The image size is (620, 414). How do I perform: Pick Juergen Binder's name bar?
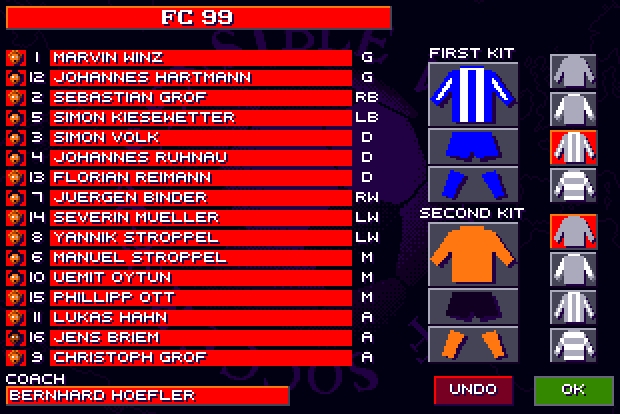(x=200, y=197)
